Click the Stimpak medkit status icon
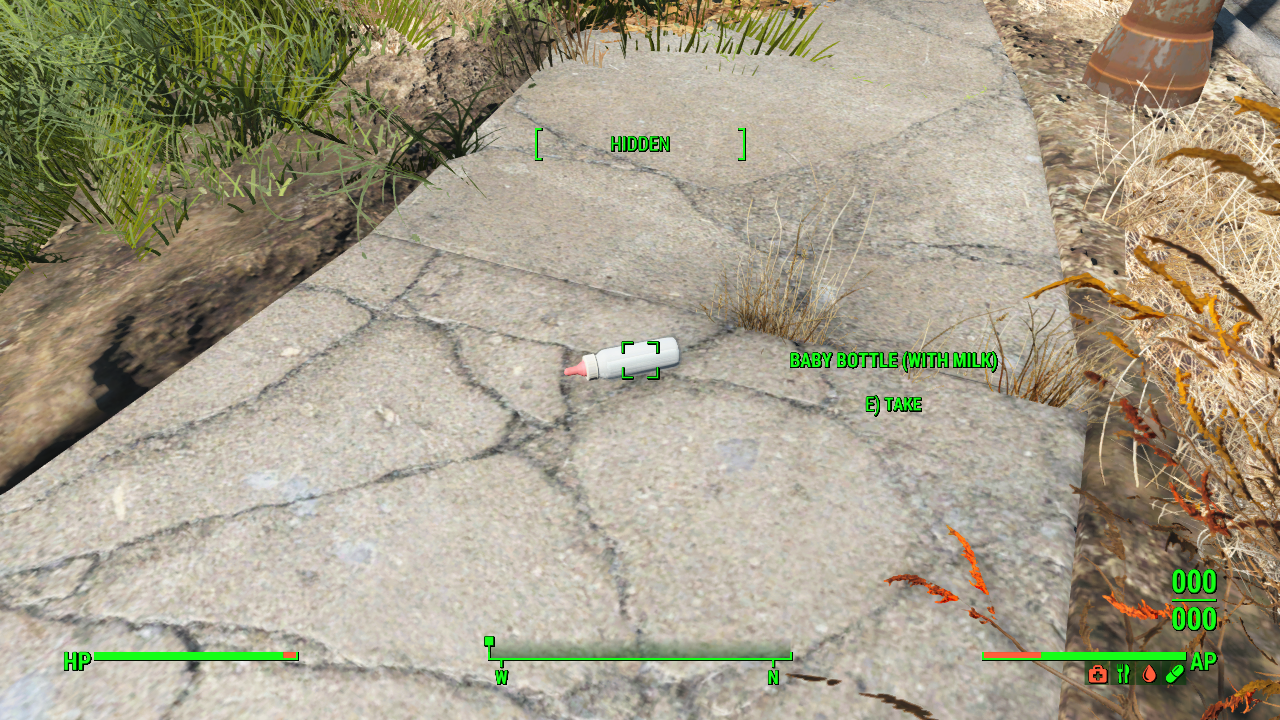The image size is (1280, 720). 1097,674
